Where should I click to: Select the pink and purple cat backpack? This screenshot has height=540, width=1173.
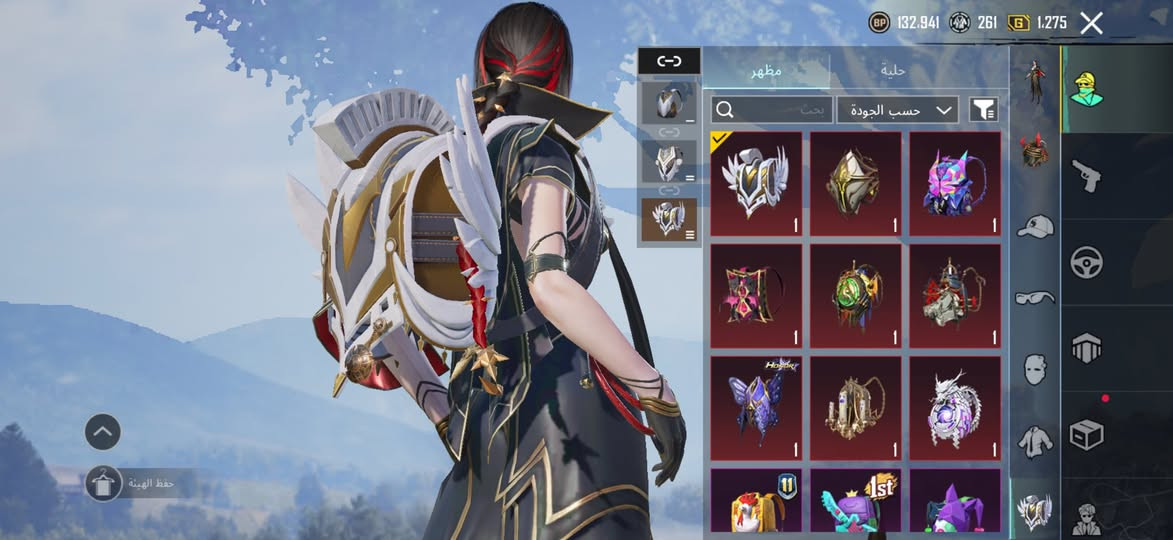coord(954,184)
